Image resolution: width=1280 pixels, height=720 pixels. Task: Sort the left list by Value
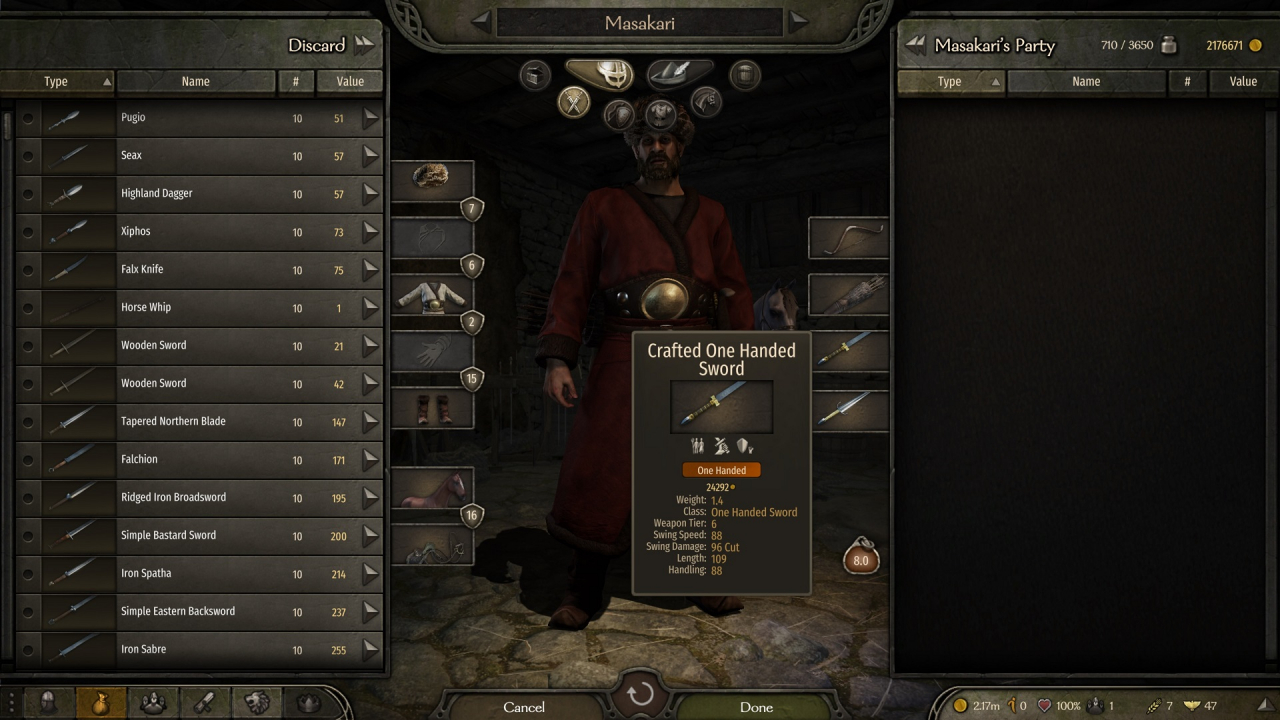350,82
